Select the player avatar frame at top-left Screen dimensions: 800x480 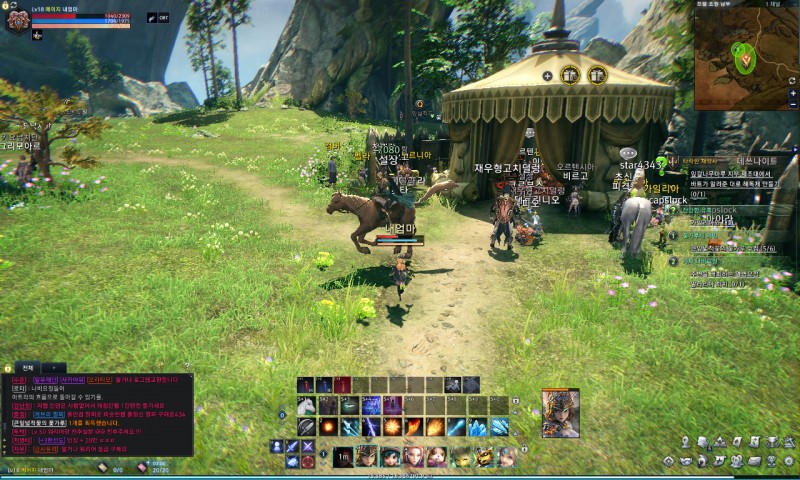[x=17, y=19]
